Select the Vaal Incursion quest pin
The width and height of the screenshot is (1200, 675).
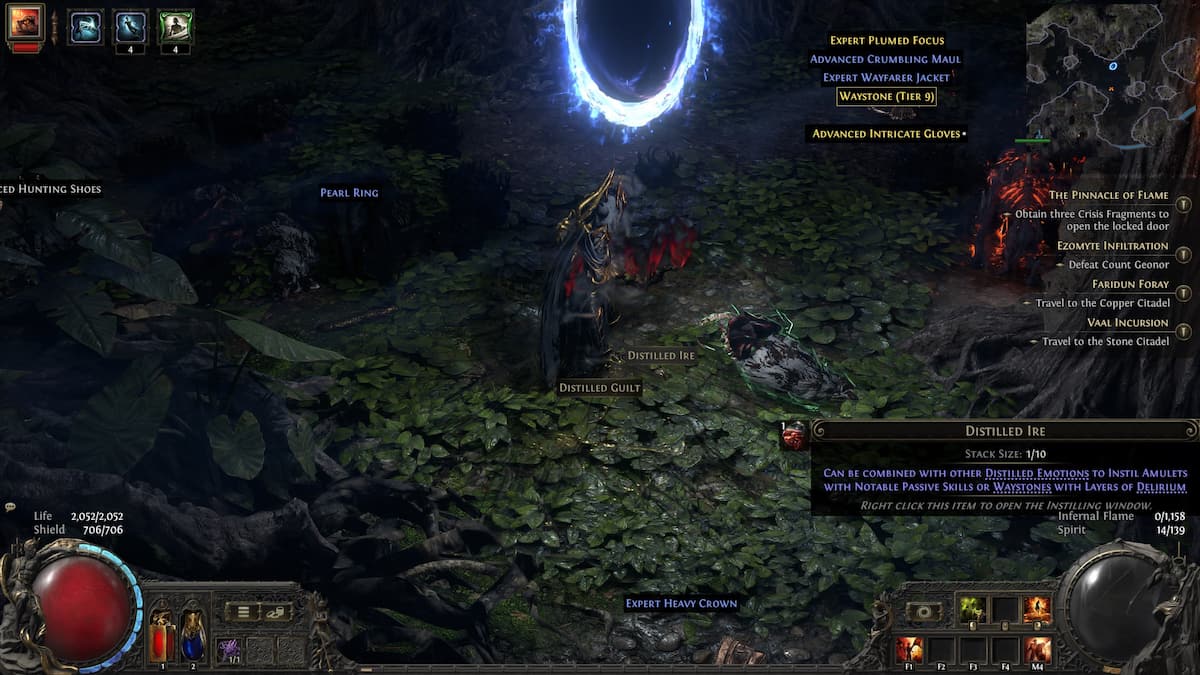point(1184,331)
